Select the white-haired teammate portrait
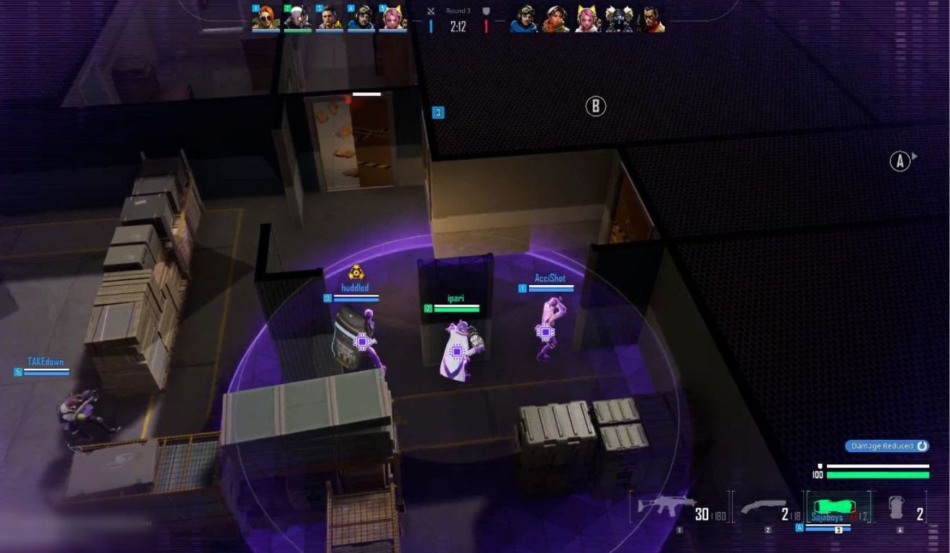Viewport: 950px width, 553px height. (297, 19)
